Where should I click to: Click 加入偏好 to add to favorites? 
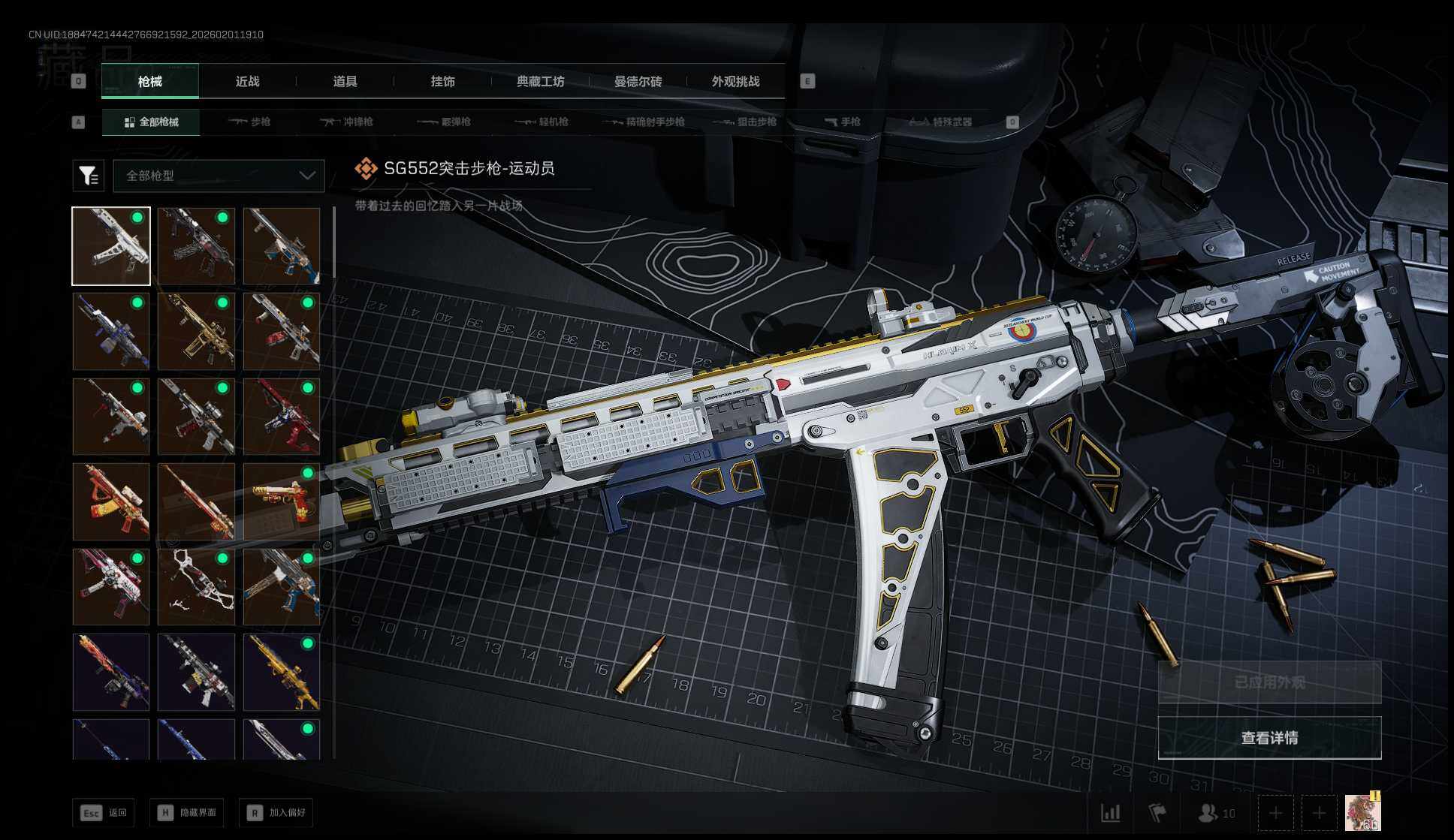tap(276, 812)
